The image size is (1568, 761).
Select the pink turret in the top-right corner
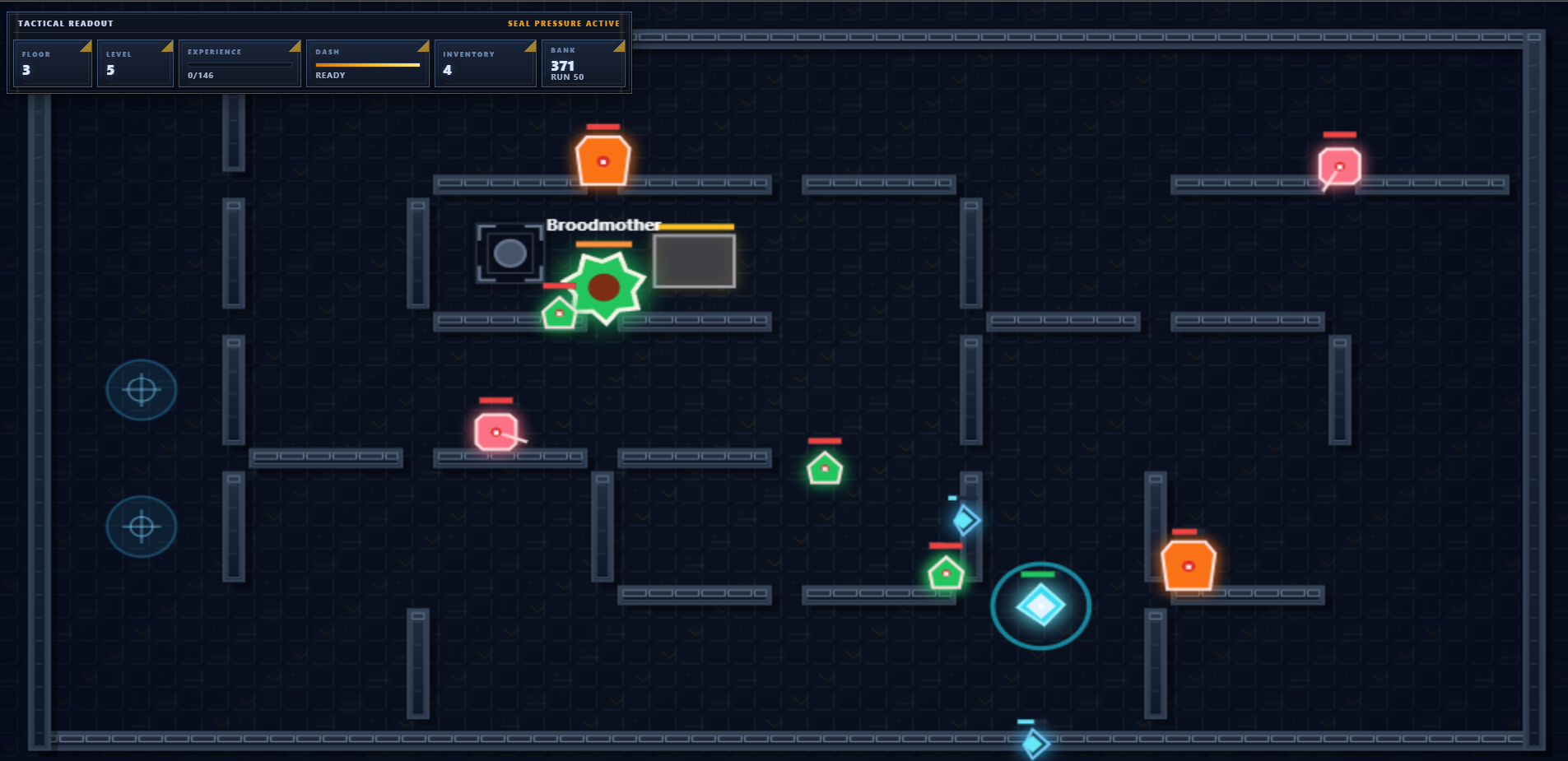tap(1338, 166)
